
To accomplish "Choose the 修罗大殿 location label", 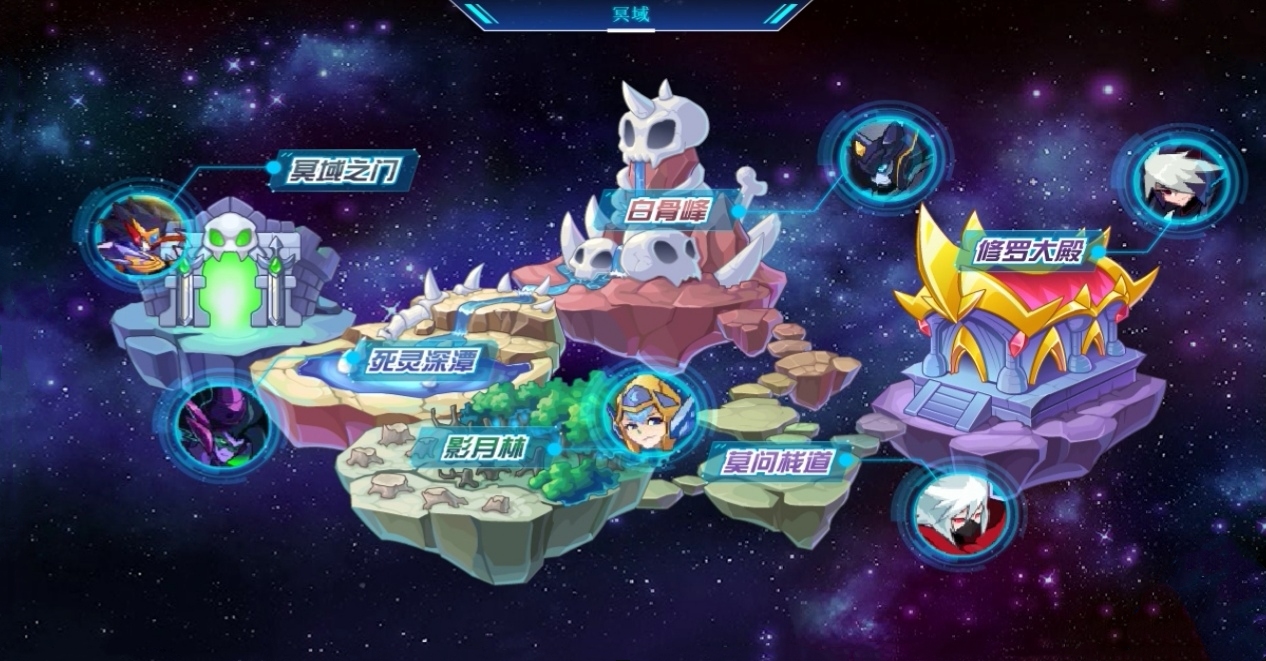I will (1030, 250).
